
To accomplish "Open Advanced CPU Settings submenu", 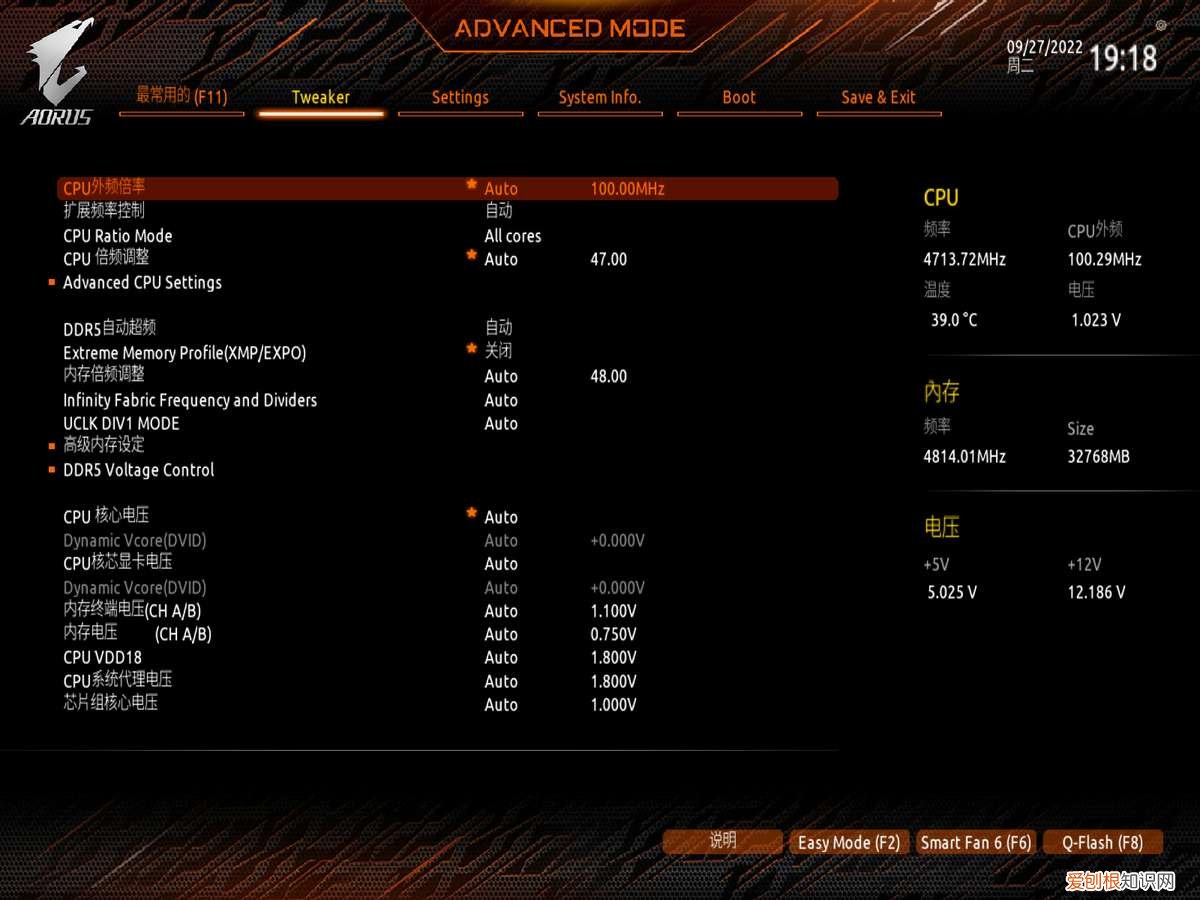I will click(142, 283).
